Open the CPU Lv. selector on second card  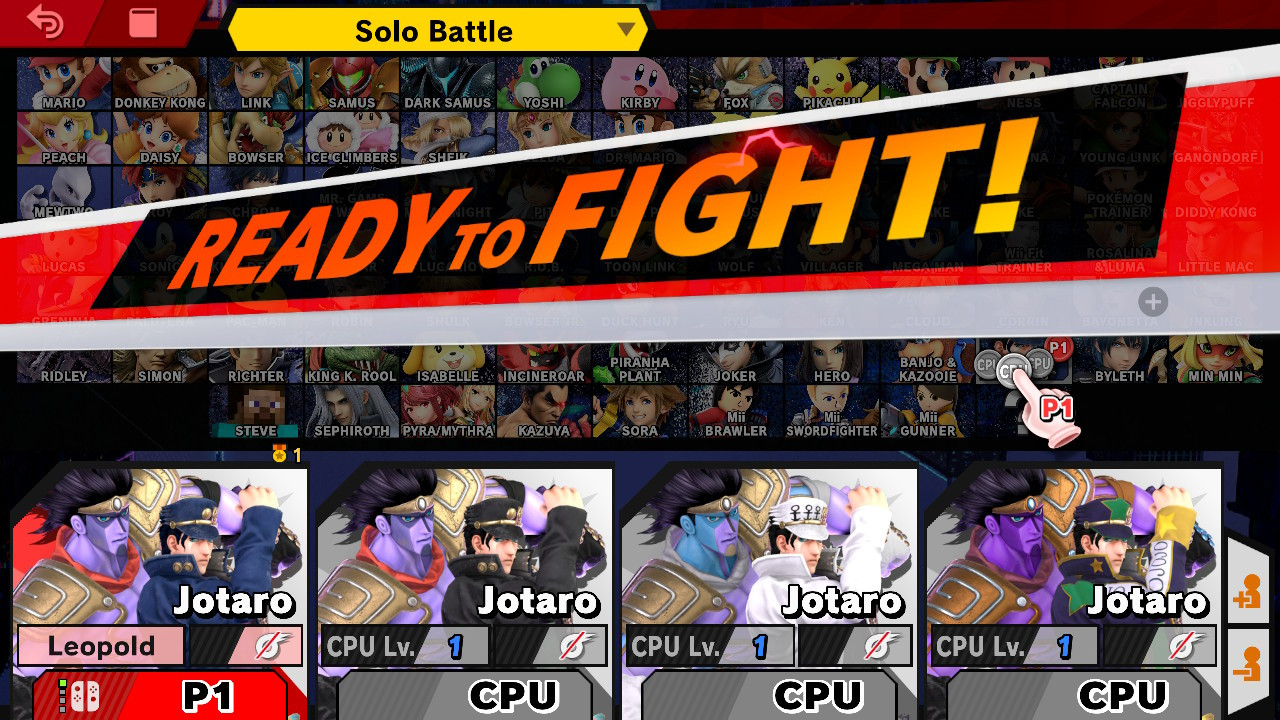click(x=405, y=645)
